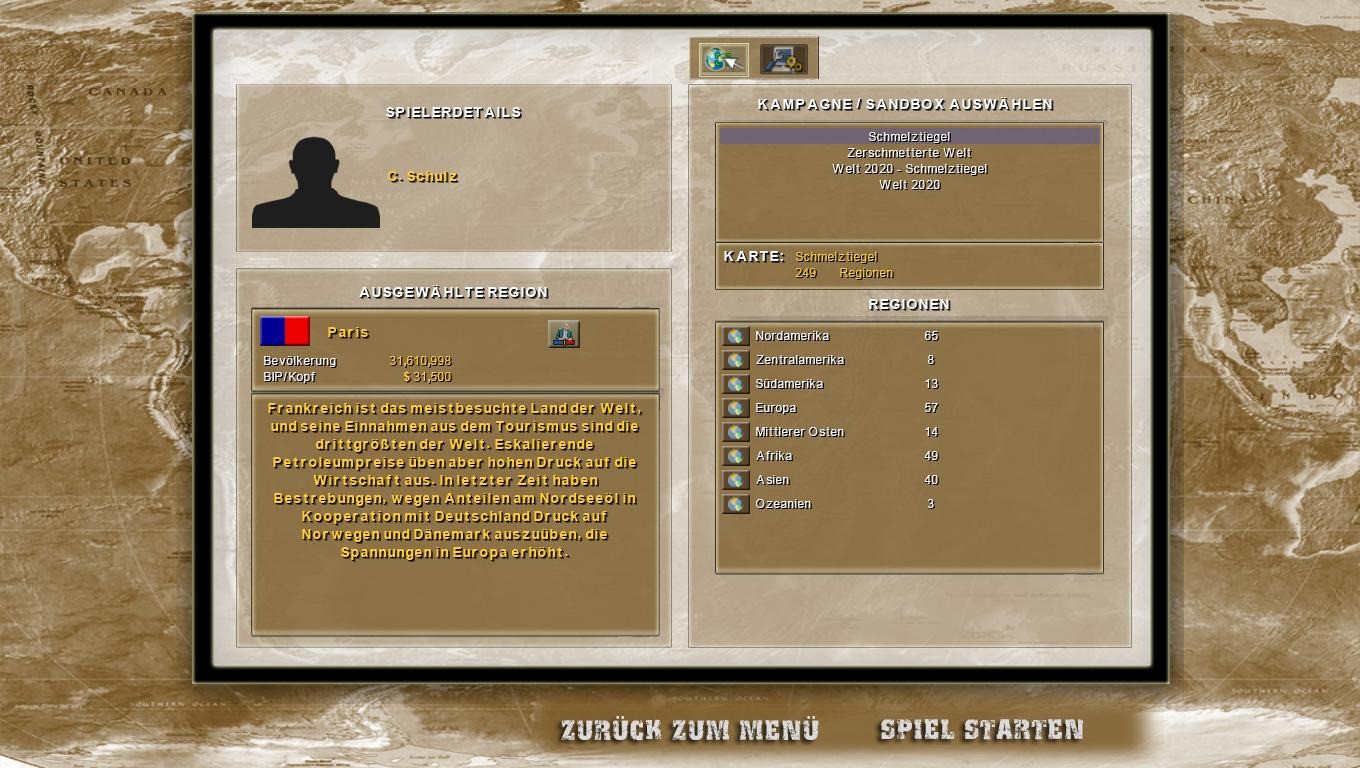Open the Ozeanien region group
This screenshot has width=1360, height=768.
coord(736,505)
